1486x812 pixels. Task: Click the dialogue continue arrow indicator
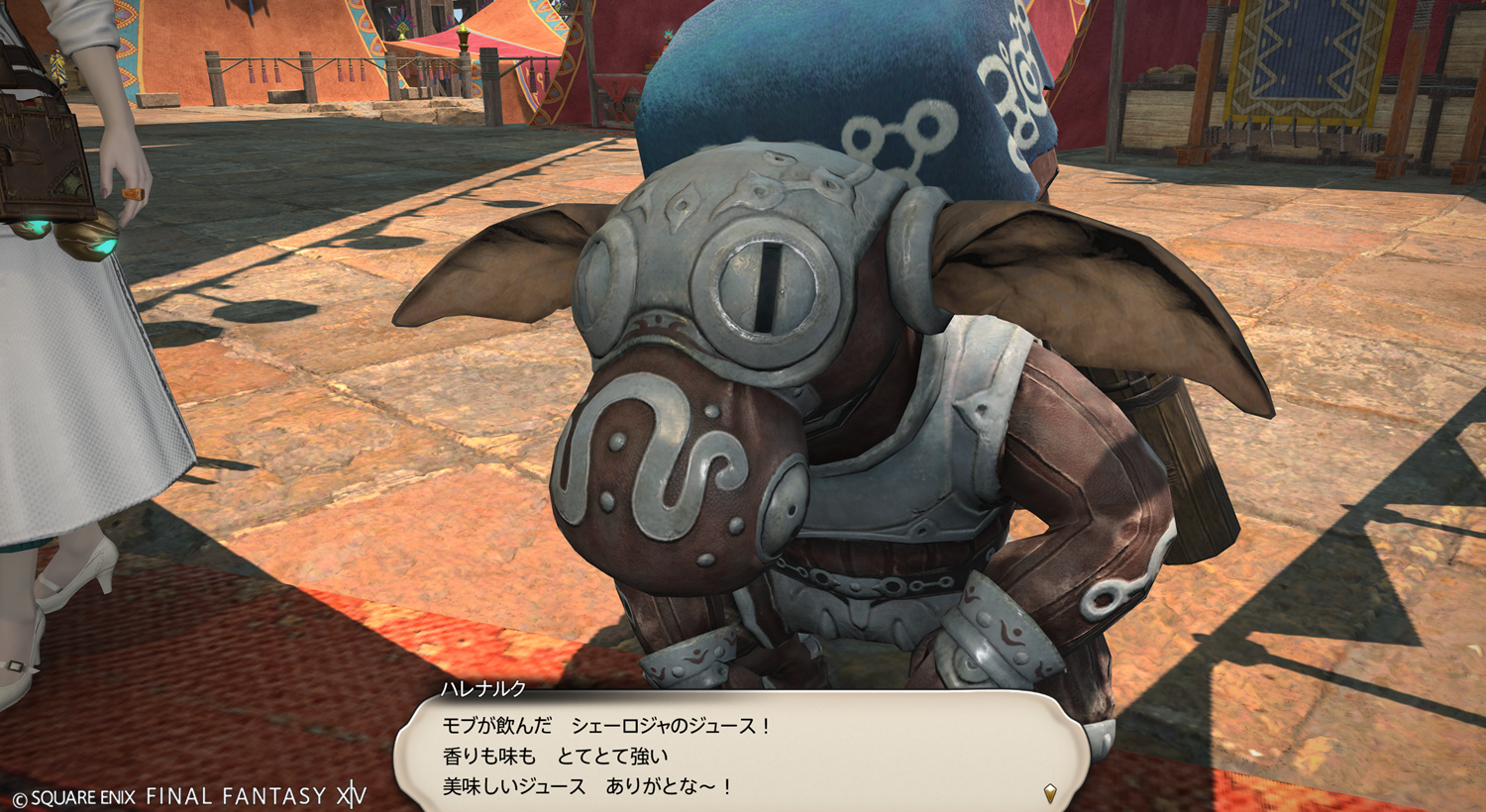(x=1050, y=792)
